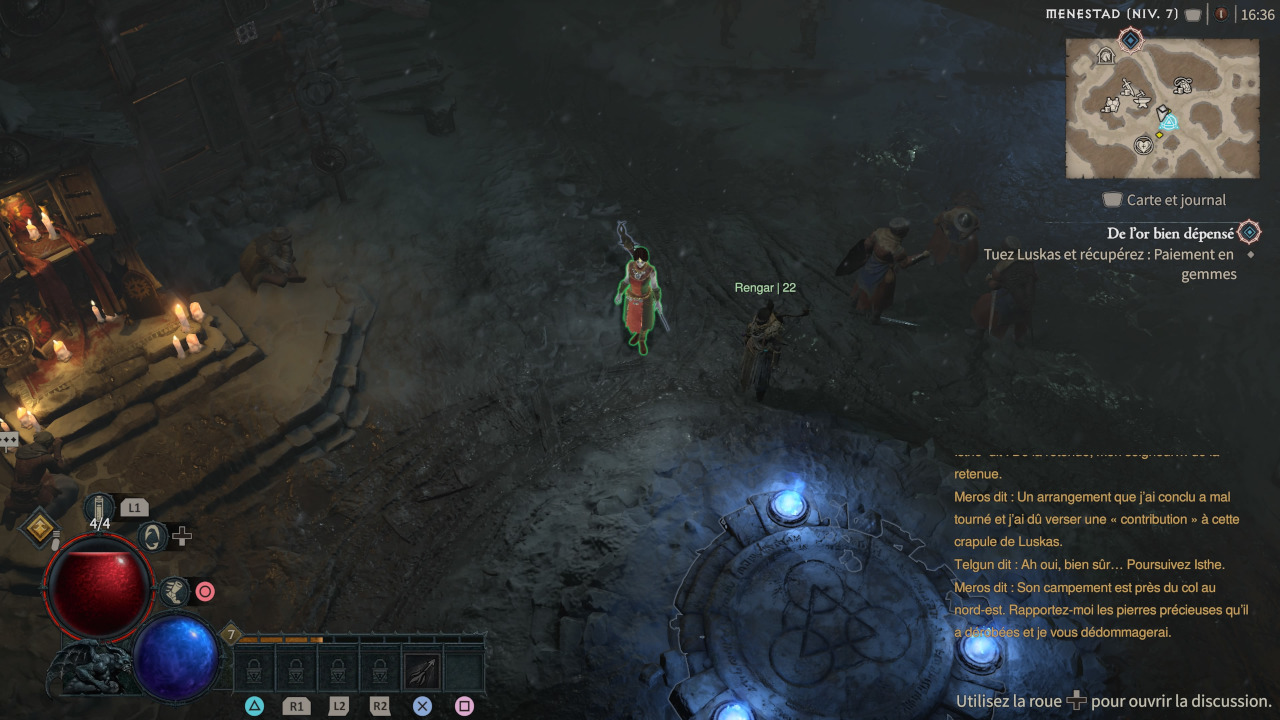The width and height of the screenshot is (1280, 720).
Task: Open the mount ability next to the potion
Action: click(153, 538)
